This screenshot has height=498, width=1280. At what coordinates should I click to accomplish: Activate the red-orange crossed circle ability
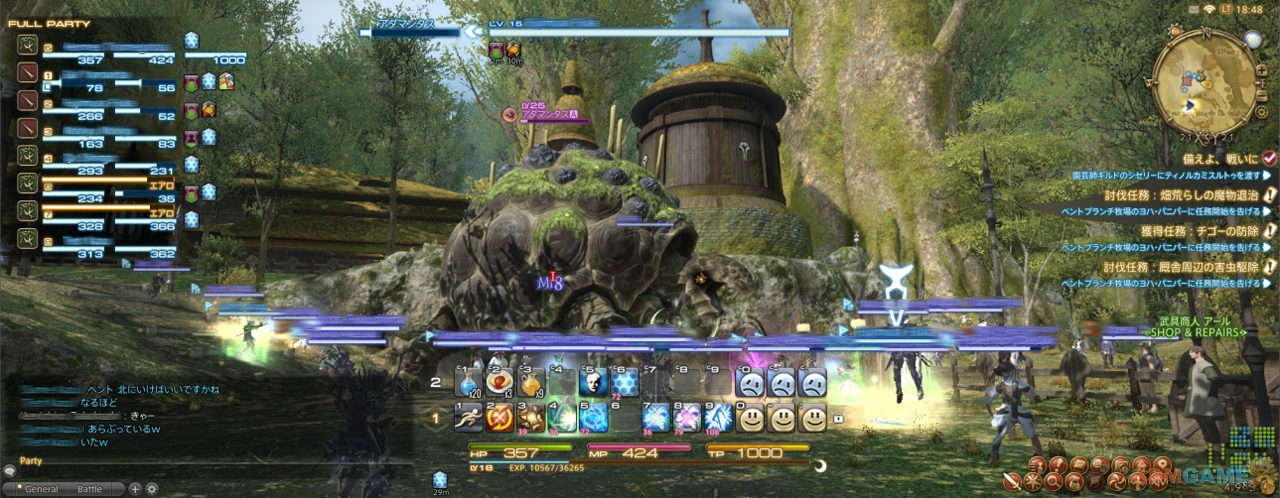499,417
